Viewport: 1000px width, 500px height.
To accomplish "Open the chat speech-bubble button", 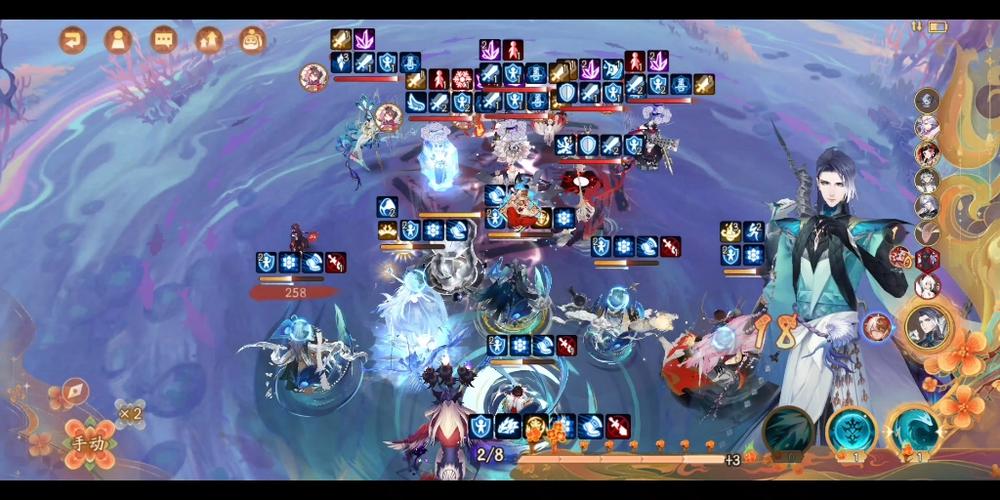I will 163,40.
